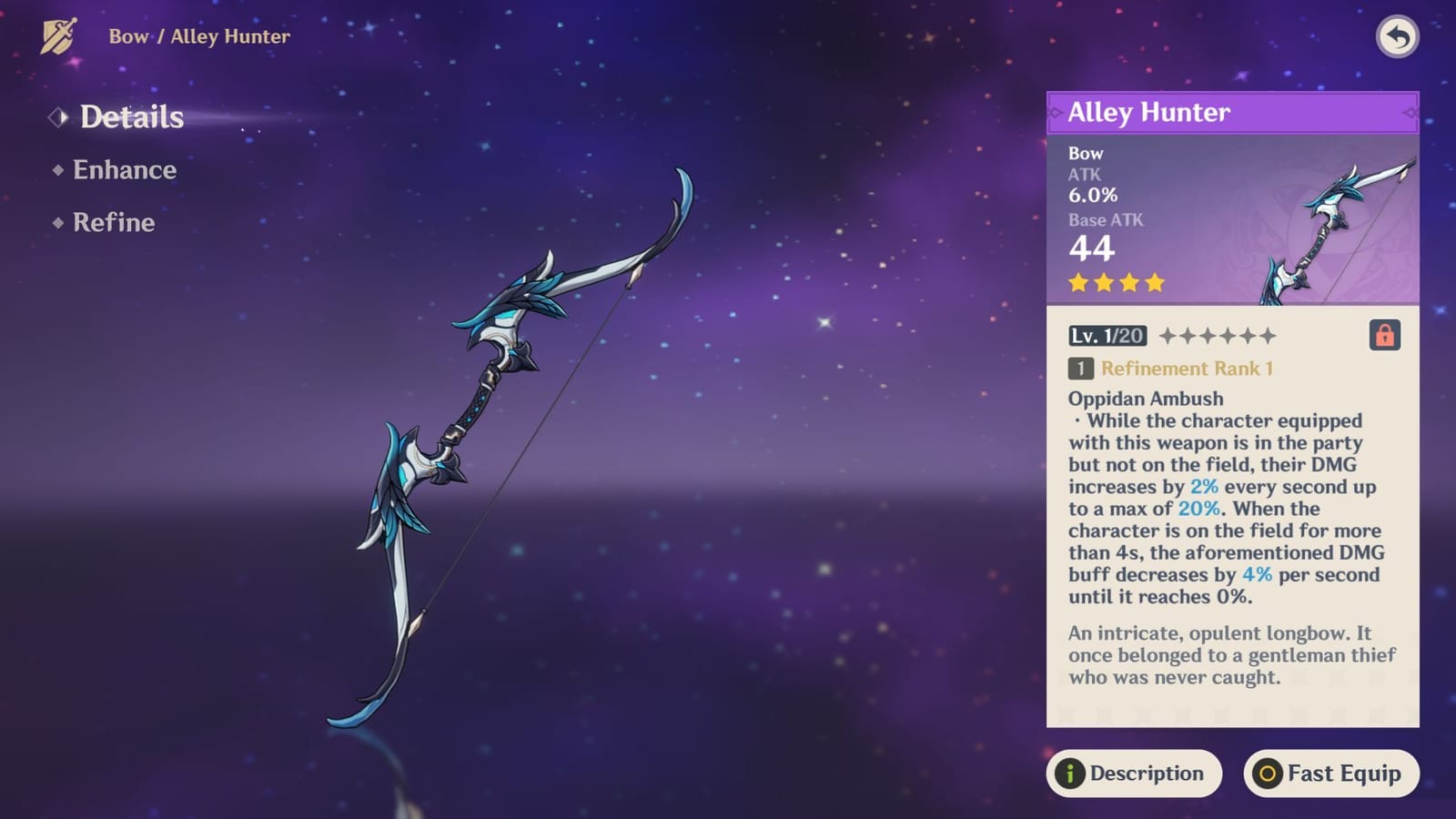
Task: Click the Alley Hunter title banner
Action: coord(1232,113)
